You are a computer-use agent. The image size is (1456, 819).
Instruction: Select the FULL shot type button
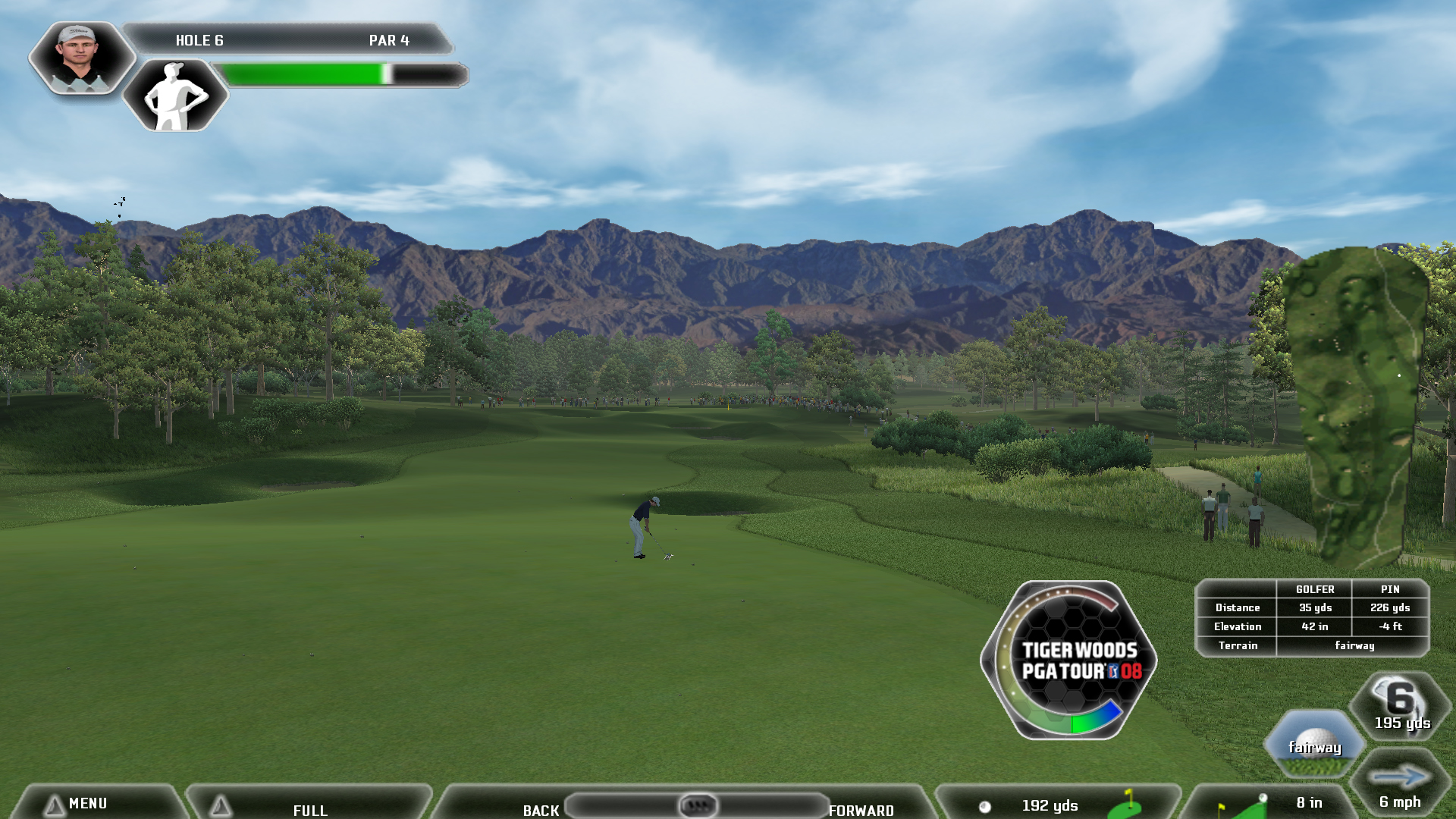[309, 808]
